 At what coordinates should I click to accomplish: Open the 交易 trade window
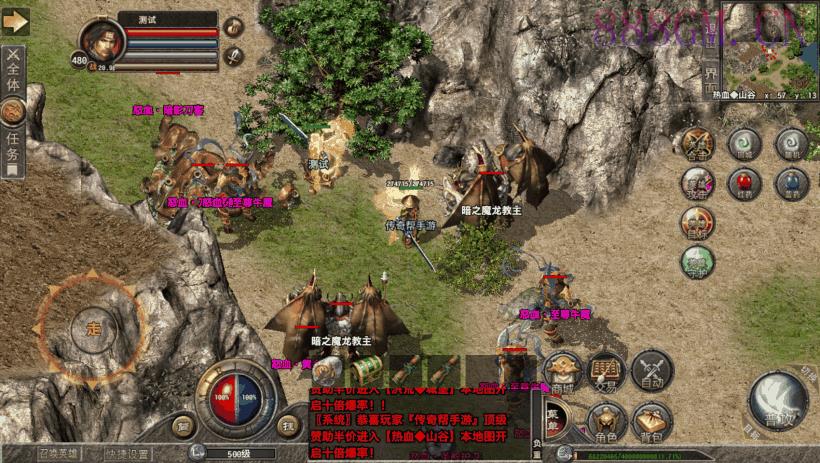tap(606, 371)
